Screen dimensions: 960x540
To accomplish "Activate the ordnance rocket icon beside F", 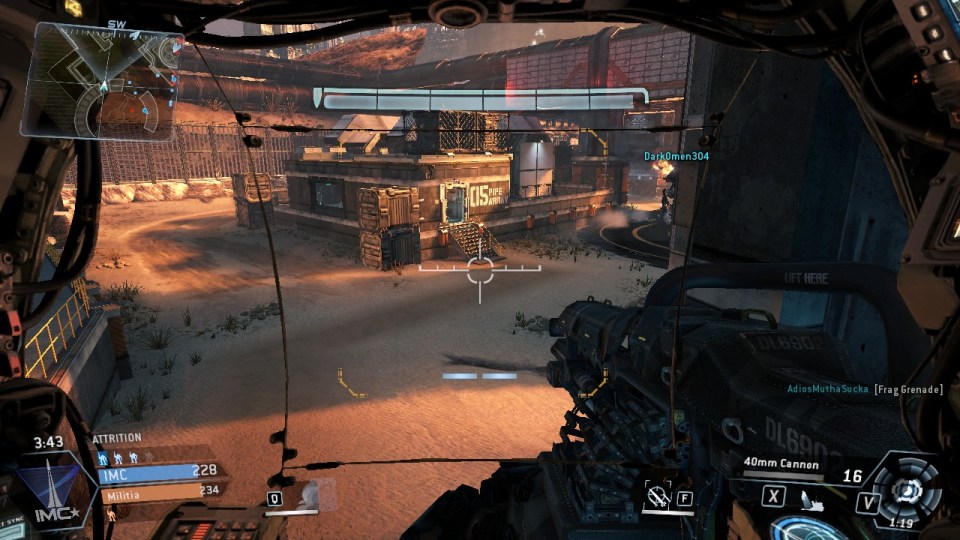I will [658, 495].
